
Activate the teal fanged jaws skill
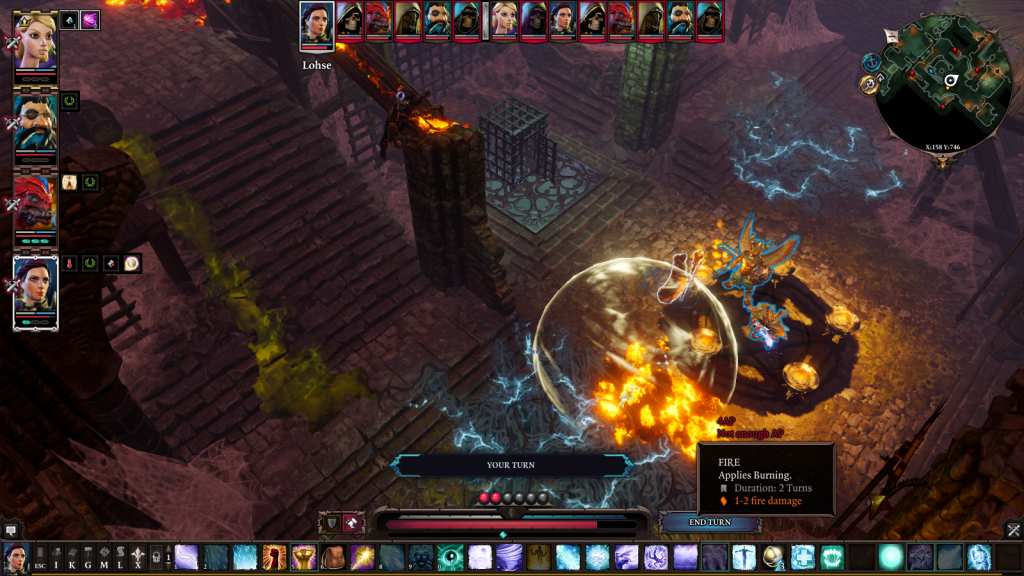click(x=832, y=557)
